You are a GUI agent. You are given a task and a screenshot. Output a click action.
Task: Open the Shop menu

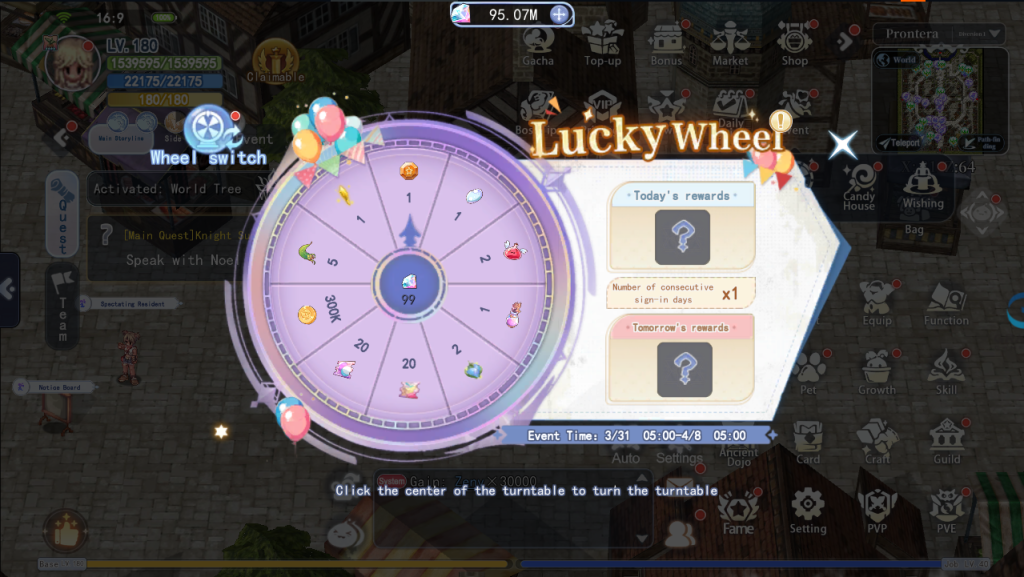795,44
